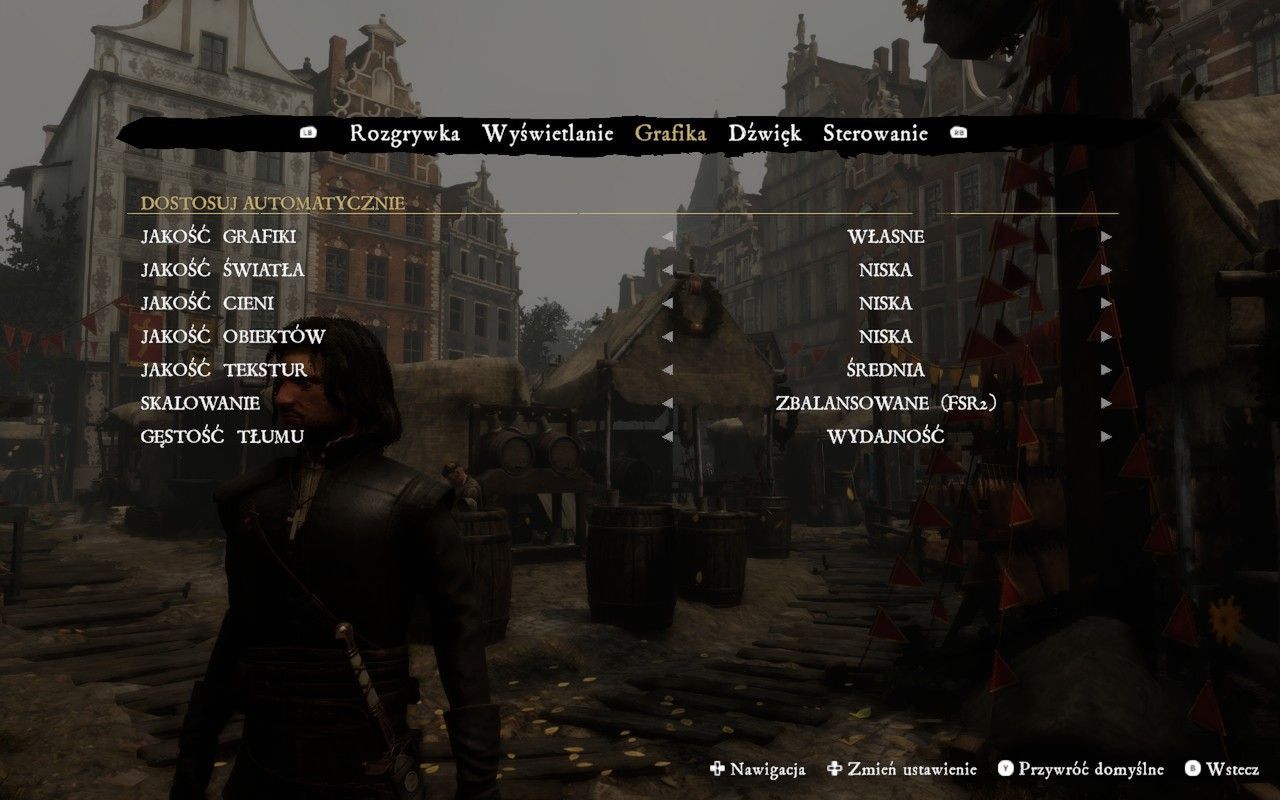Increase Jakość Grafiki with right arrow
This screenshot has height=800, width=1280.
[x=1106, y=237]
